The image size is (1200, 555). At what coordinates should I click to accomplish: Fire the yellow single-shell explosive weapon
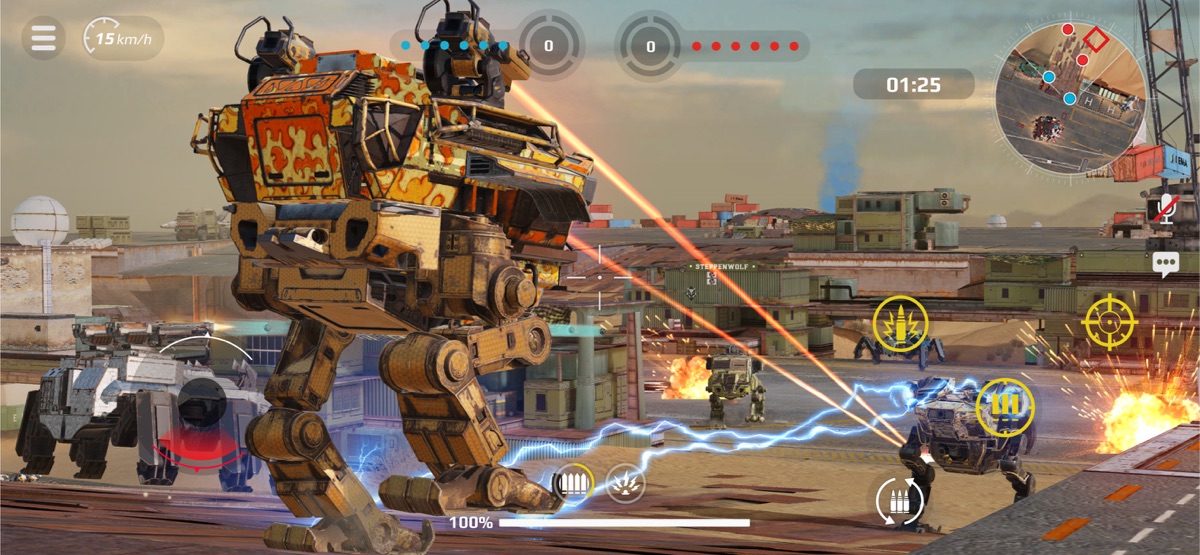[x=900, y=324]
